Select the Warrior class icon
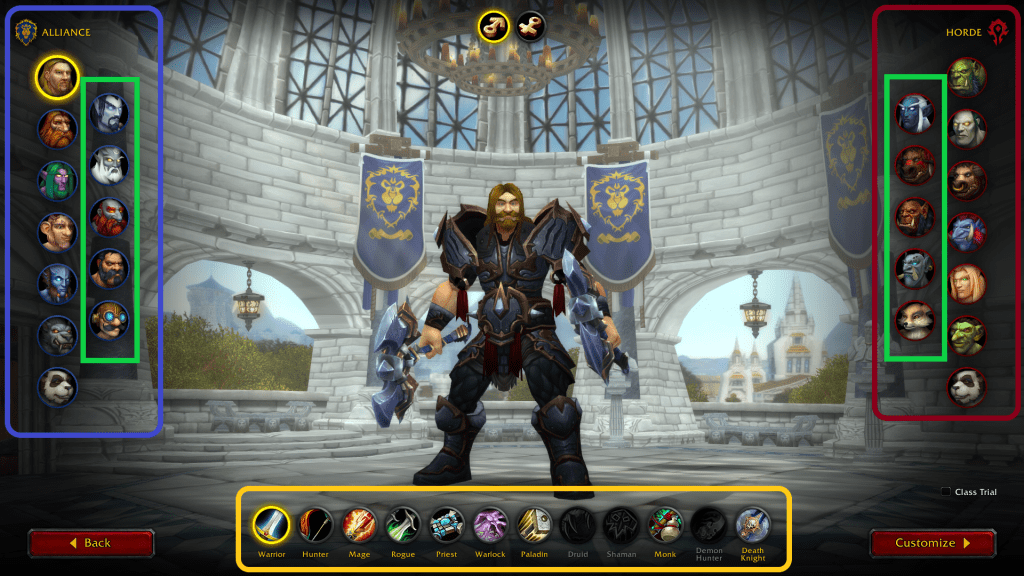 [271, 524]
